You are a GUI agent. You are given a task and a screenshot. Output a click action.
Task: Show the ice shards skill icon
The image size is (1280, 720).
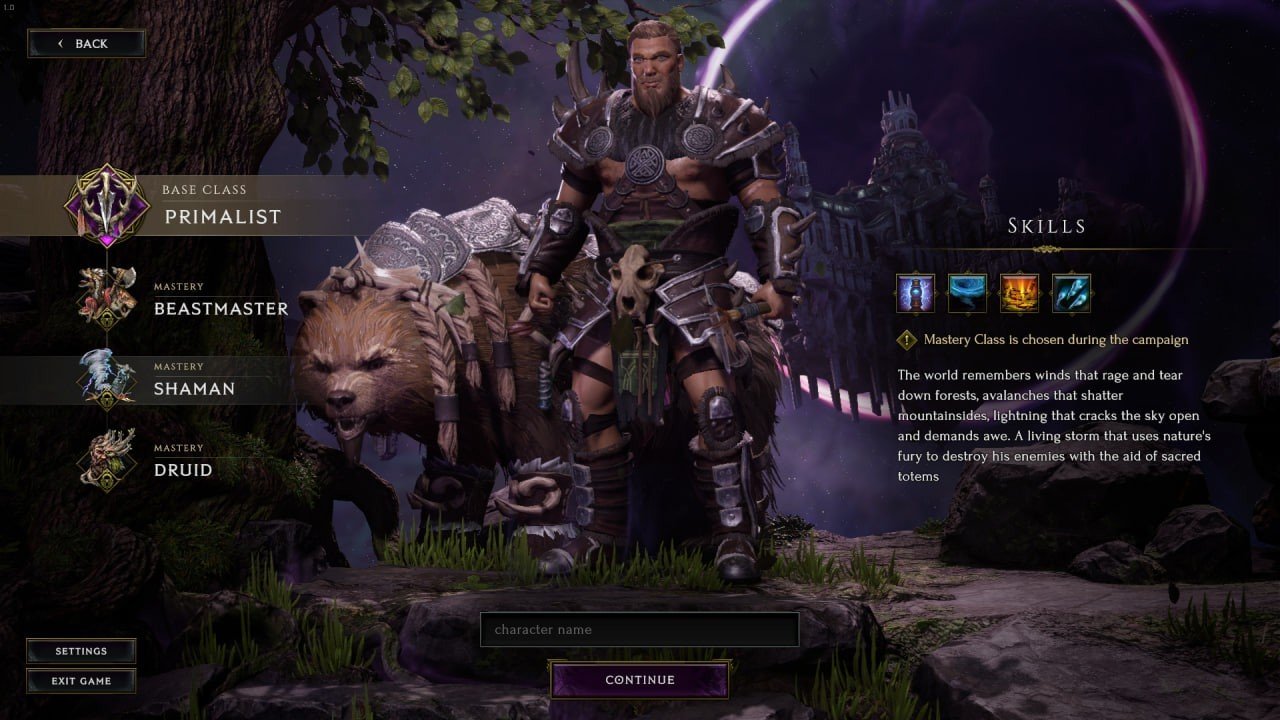[1071, 293]
